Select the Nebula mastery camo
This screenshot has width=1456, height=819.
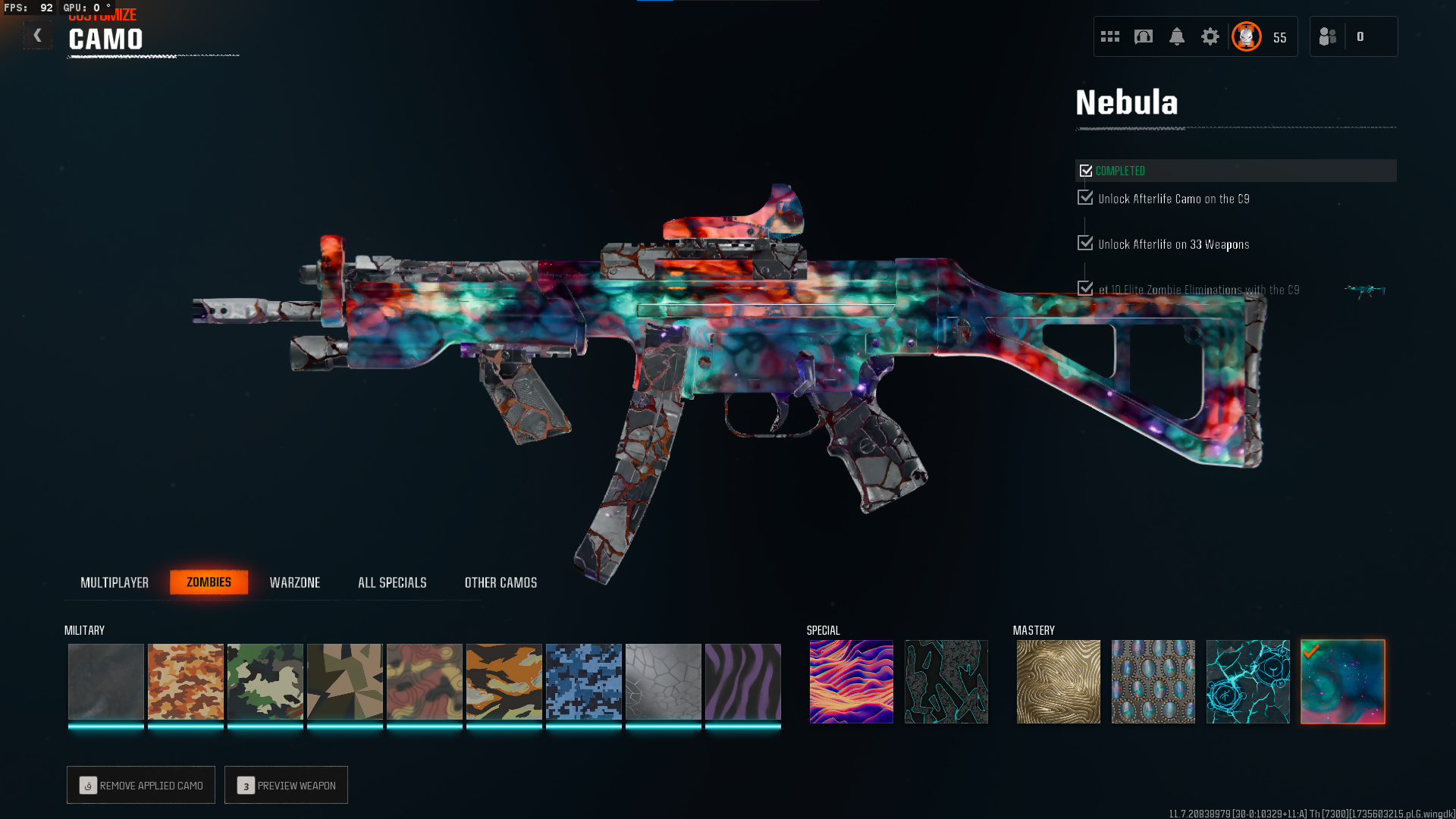click(1343, 682)
